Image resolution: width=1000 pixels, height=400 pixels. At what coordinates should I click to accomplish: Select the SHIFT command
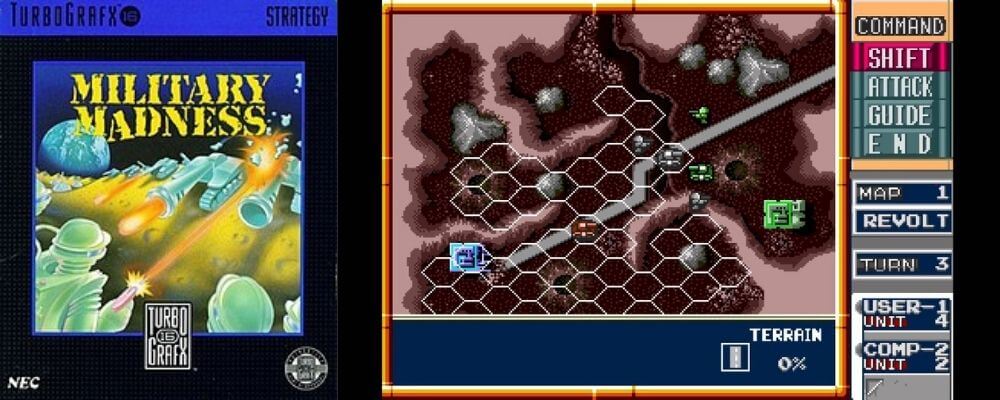click(x=899, y=58)
